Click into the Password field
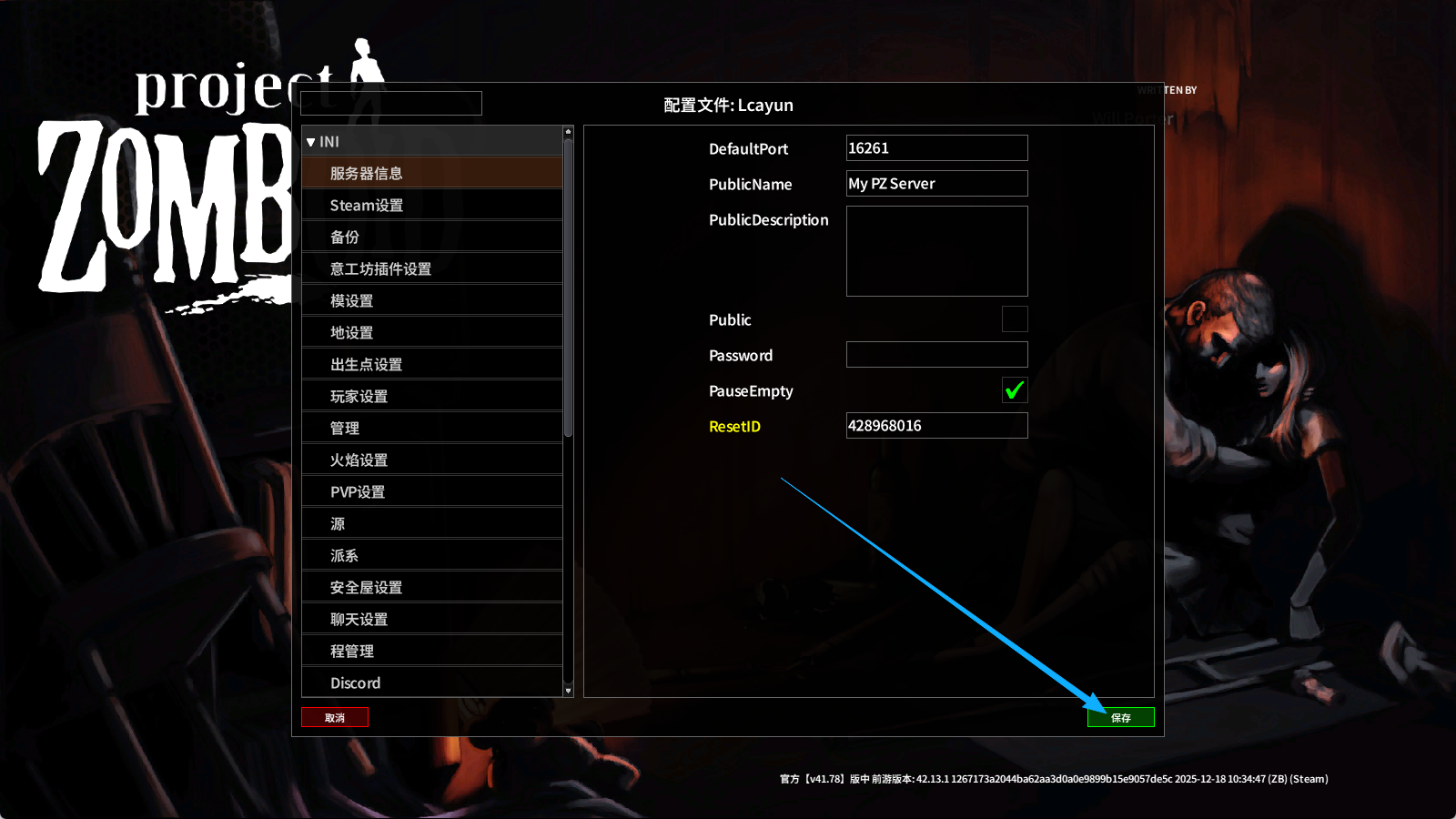Viewport: 1456px width, 819px height. (x=936, y=354)
